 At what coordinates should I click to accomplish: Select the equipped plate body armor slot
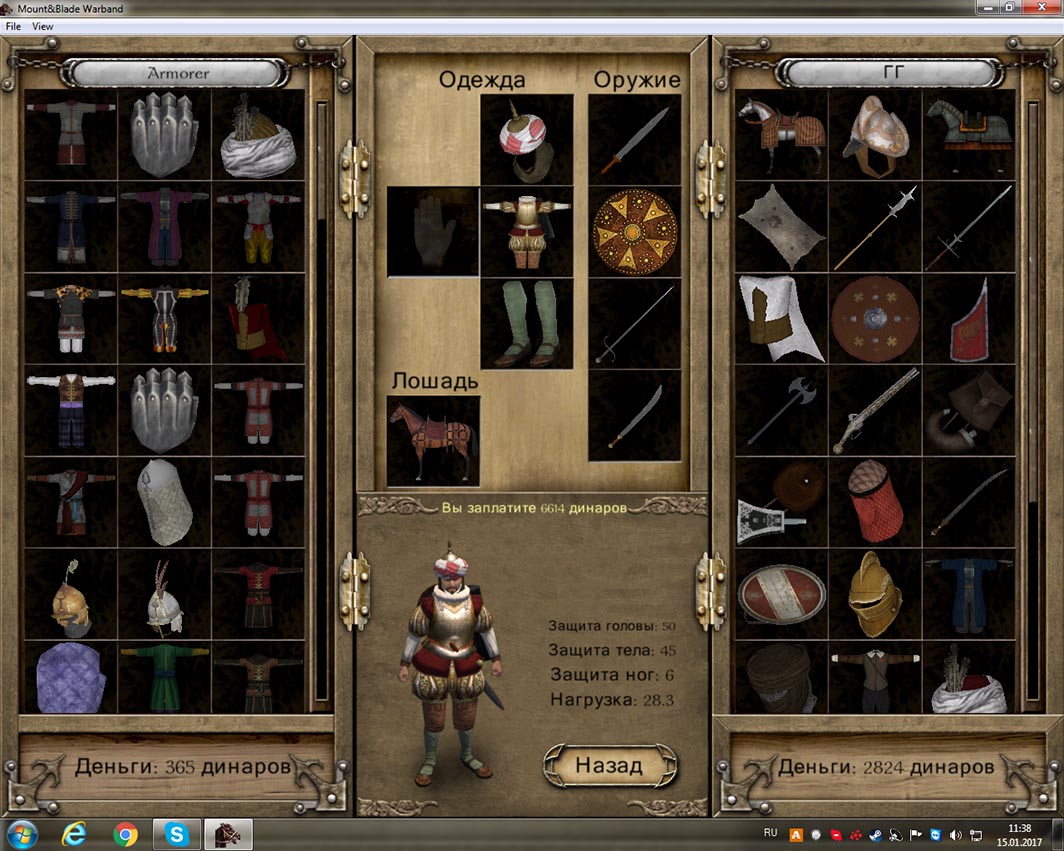[x=527, y=232]
